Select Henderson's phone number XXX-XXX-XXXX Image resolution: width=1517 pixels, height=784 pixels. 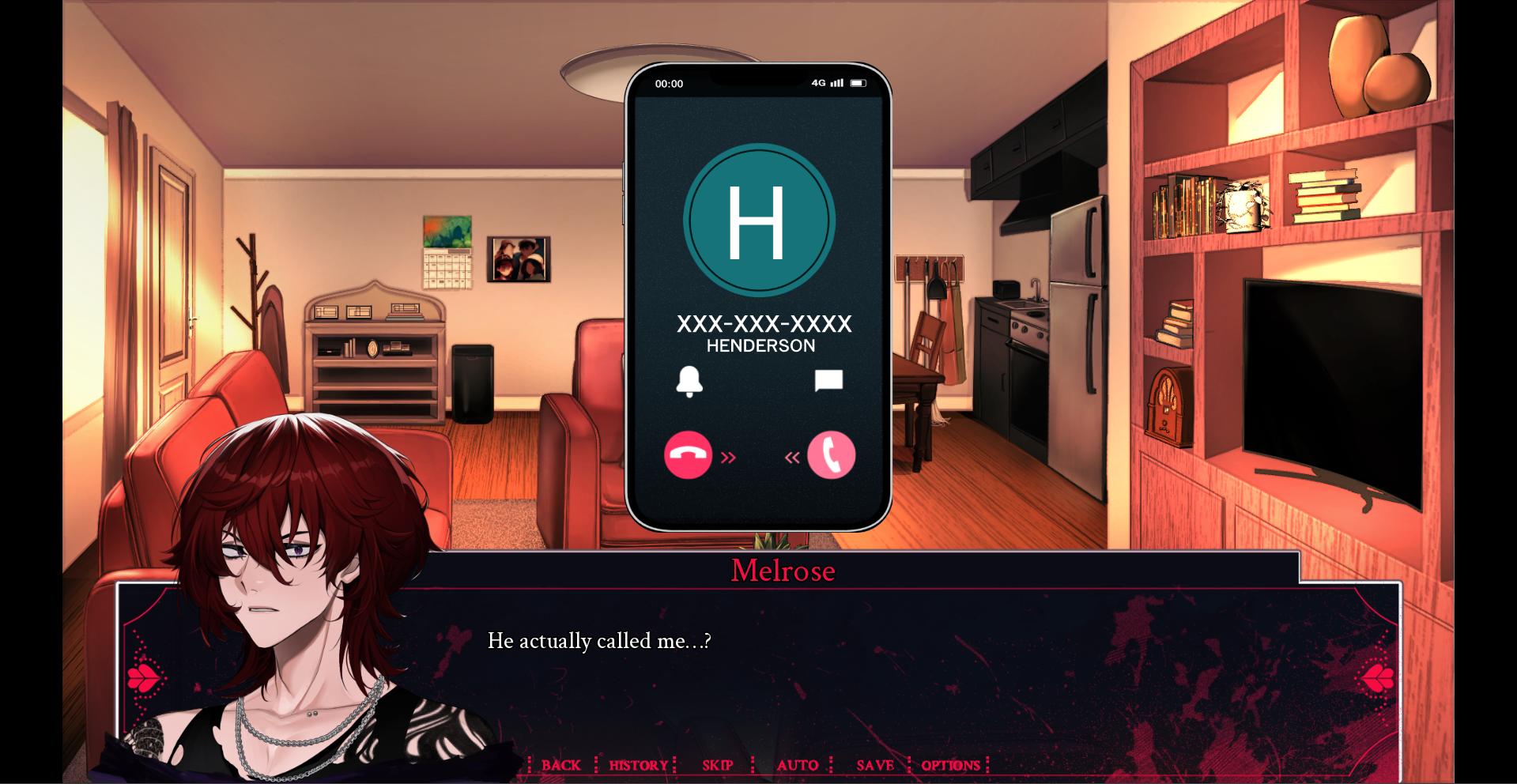[764, 323]
